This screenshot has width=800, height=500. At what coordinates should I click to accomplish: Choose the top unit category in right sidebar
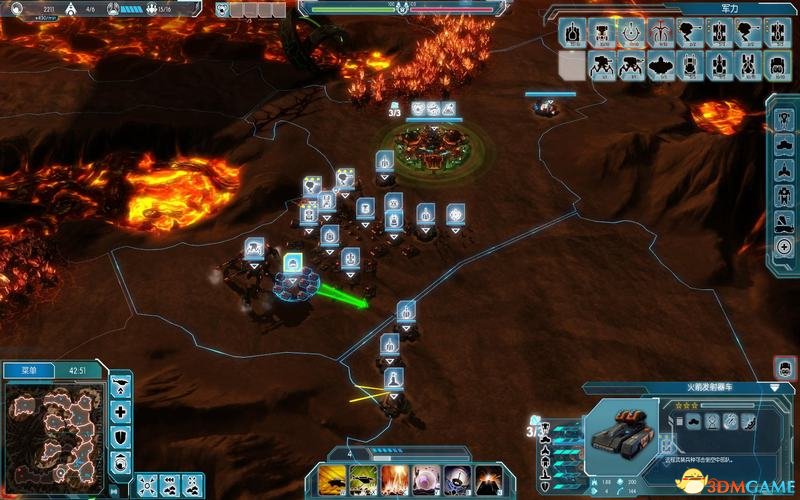[784, 118]
